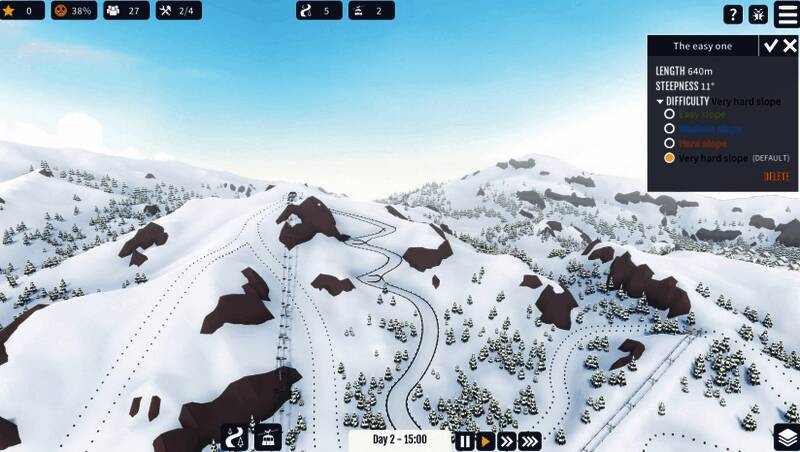Switch to double fast-forward speed

(x=507, y=440)
